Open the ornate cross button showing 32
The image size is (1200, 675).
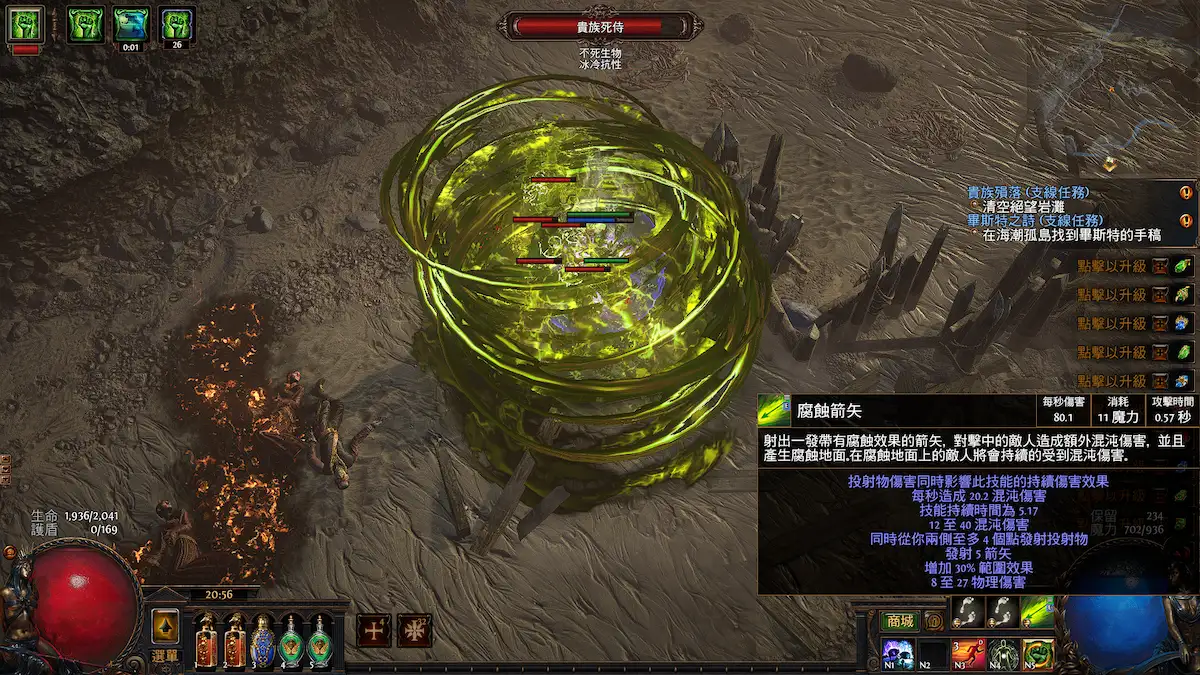click(414, 629)
